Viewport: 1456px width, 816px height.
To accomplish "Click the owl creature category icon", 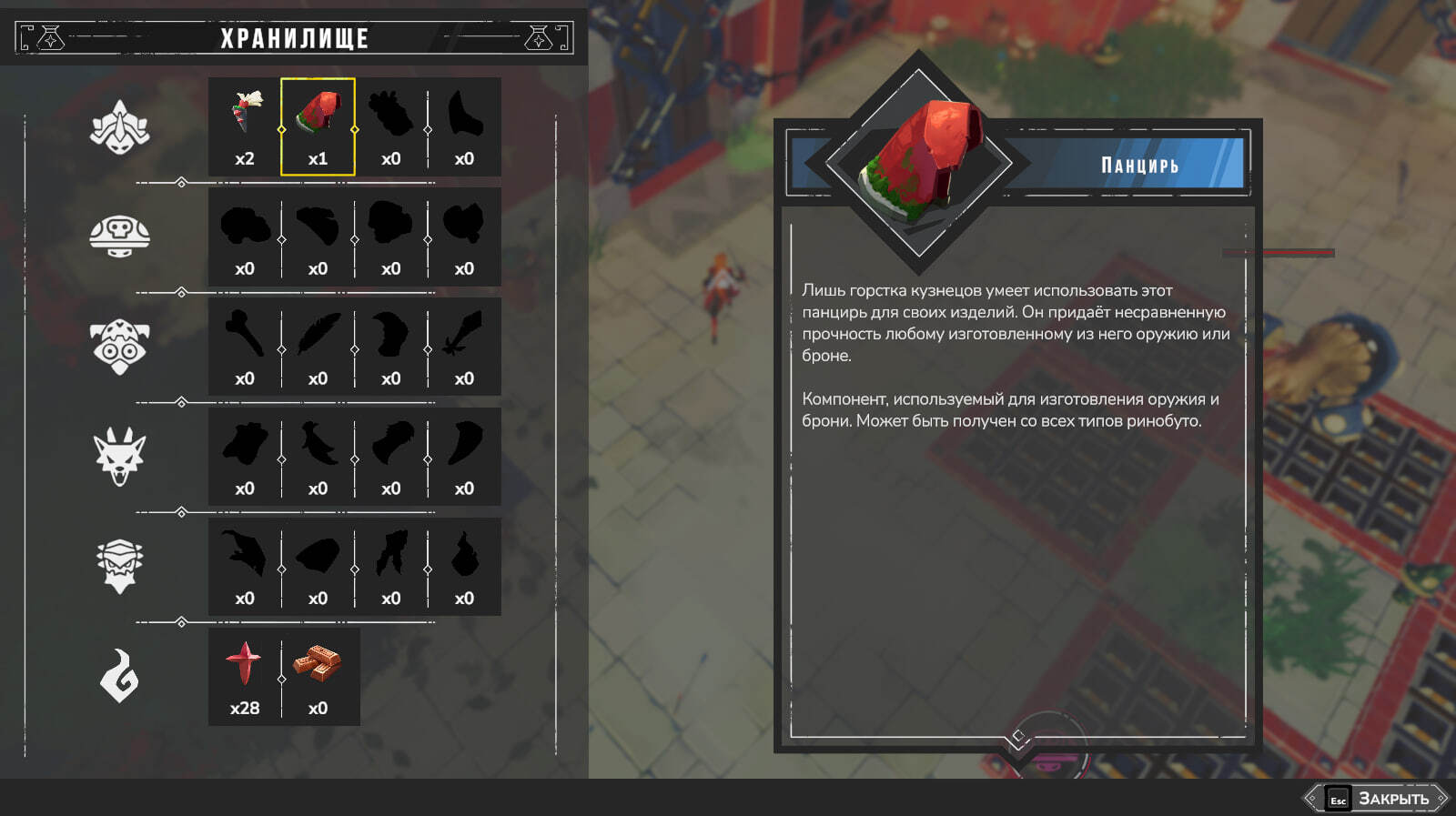I will click(119, 347).
